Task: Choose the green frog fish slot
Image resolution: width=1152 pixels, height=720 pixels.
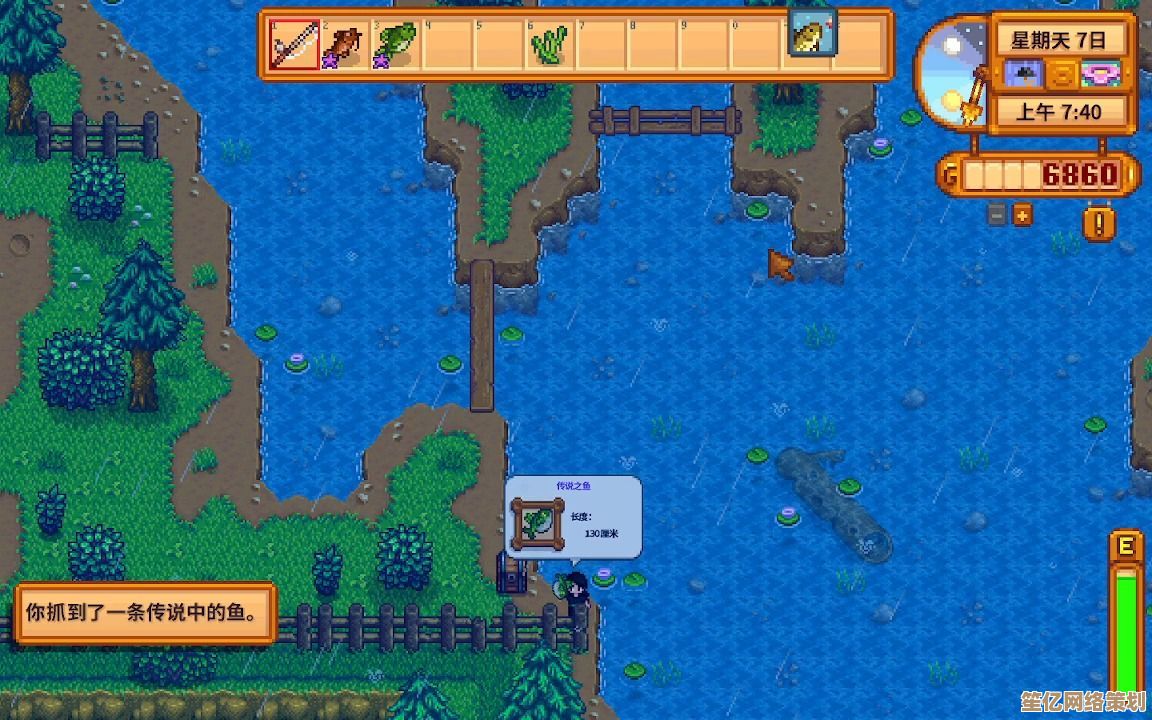Action: point(397,45)
